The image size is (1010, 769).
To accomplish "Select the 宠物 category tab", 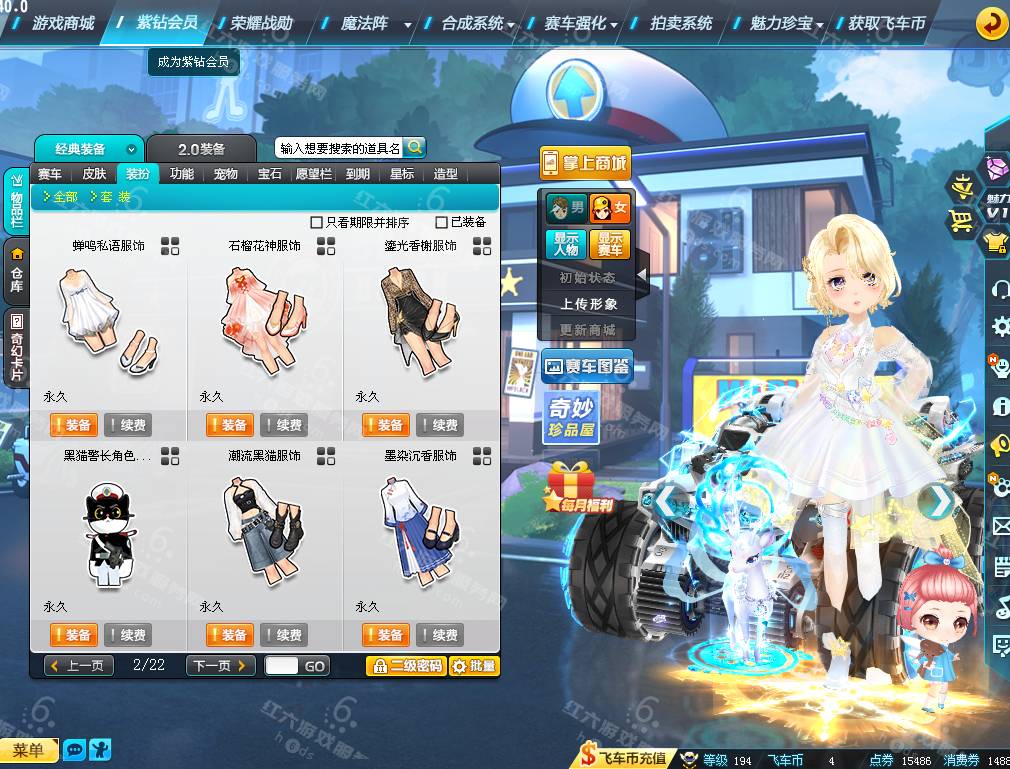I will point(226,174).
